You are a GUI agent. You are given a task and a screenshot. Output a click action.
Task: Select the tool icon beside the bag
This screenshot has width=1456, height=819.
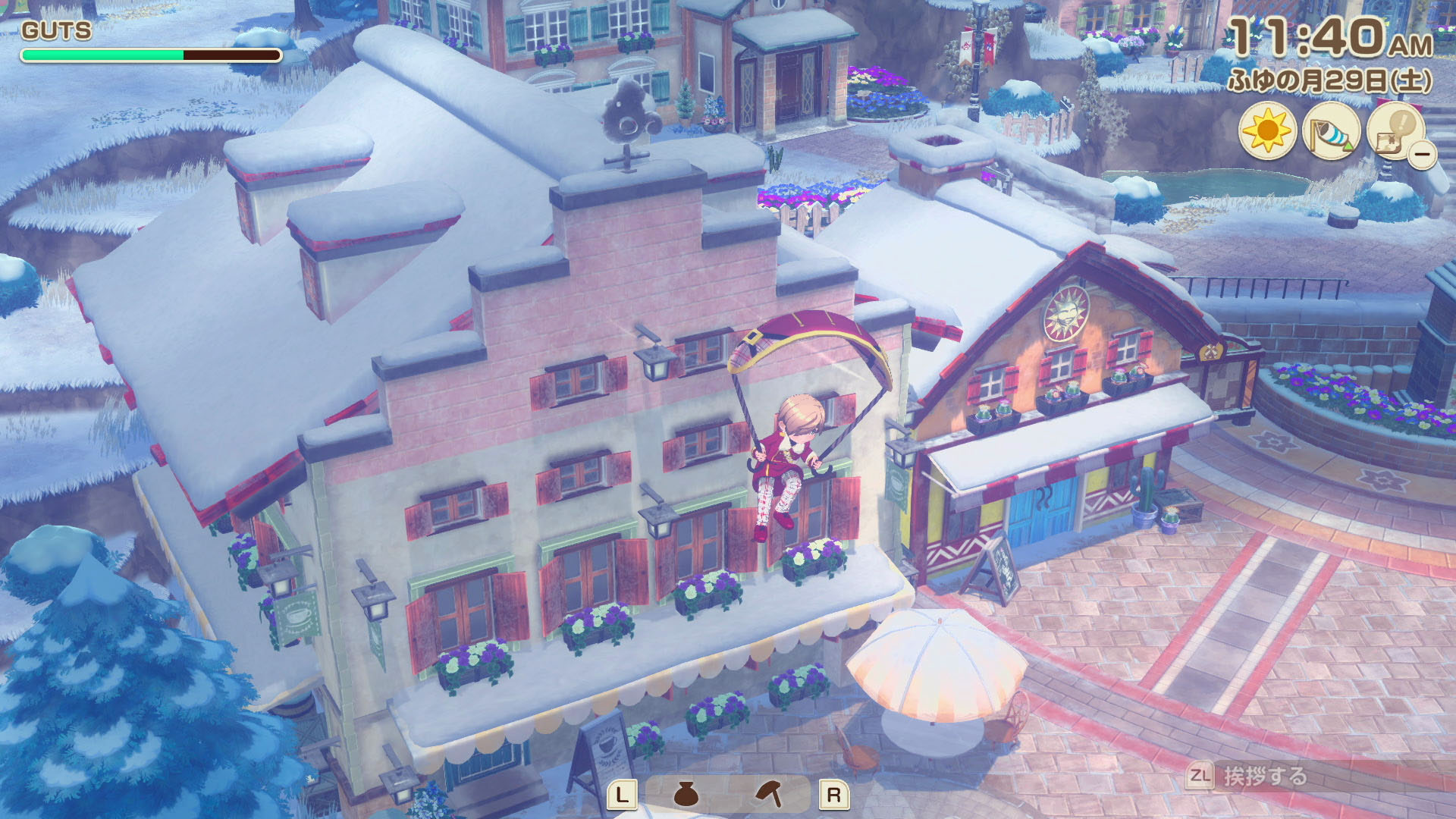(x=769, y=794)
